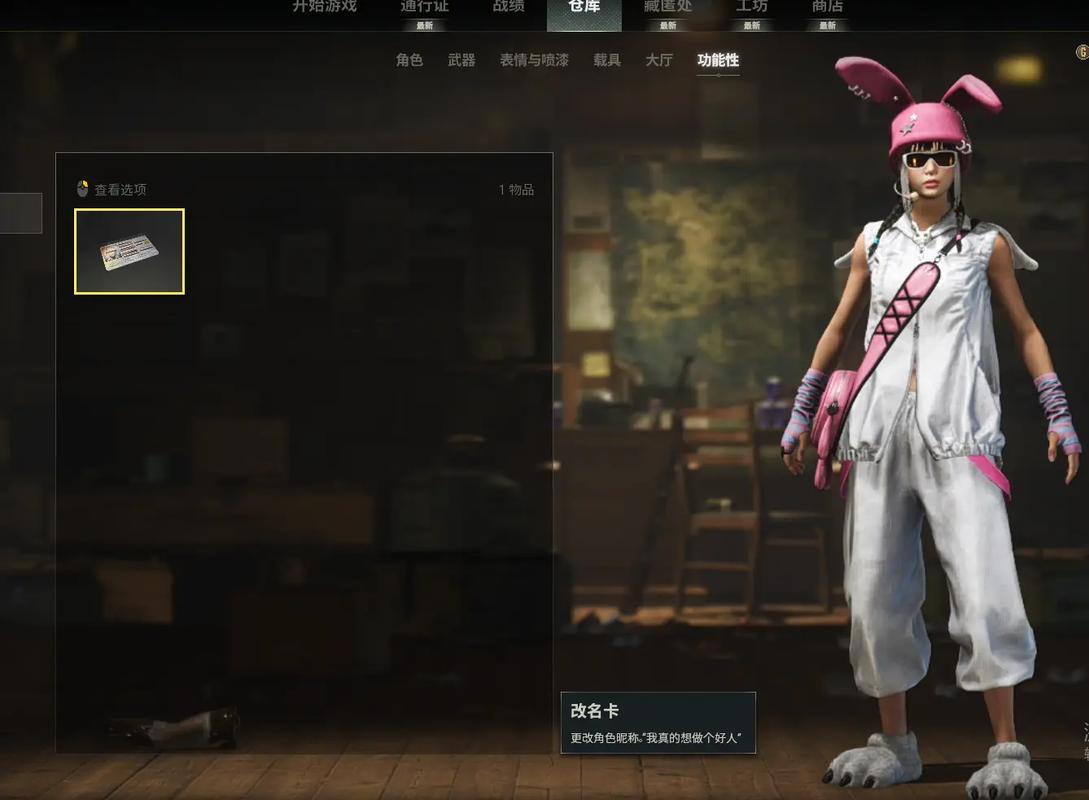This screenshot has width=1089, height=800.
Task: Open the 开始游戏 menu
Action: [324, 7]
